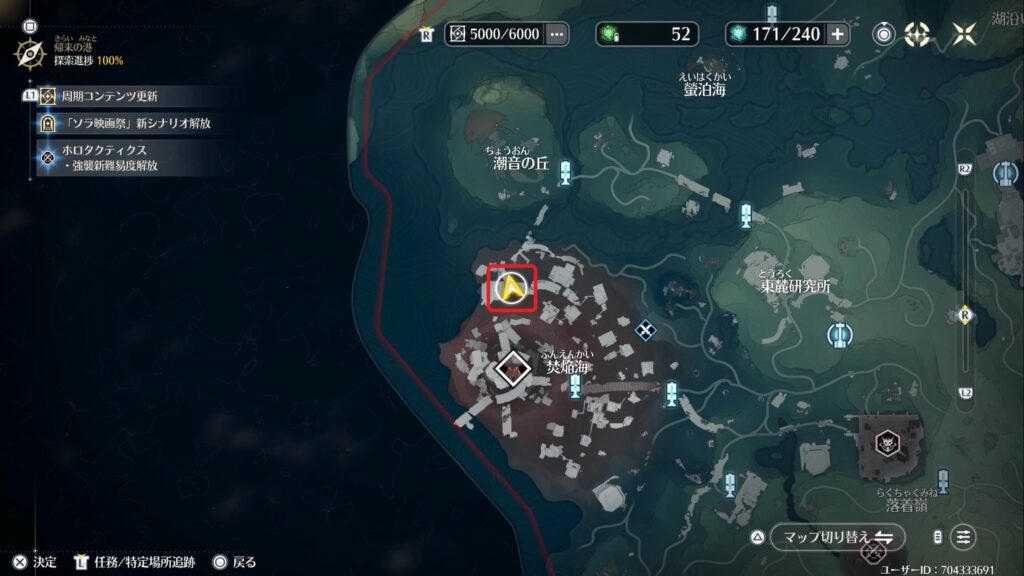The image size is (1024, 576).
Task: Click the circular tower icon near 東麓研究所
Action: (839, 333)
